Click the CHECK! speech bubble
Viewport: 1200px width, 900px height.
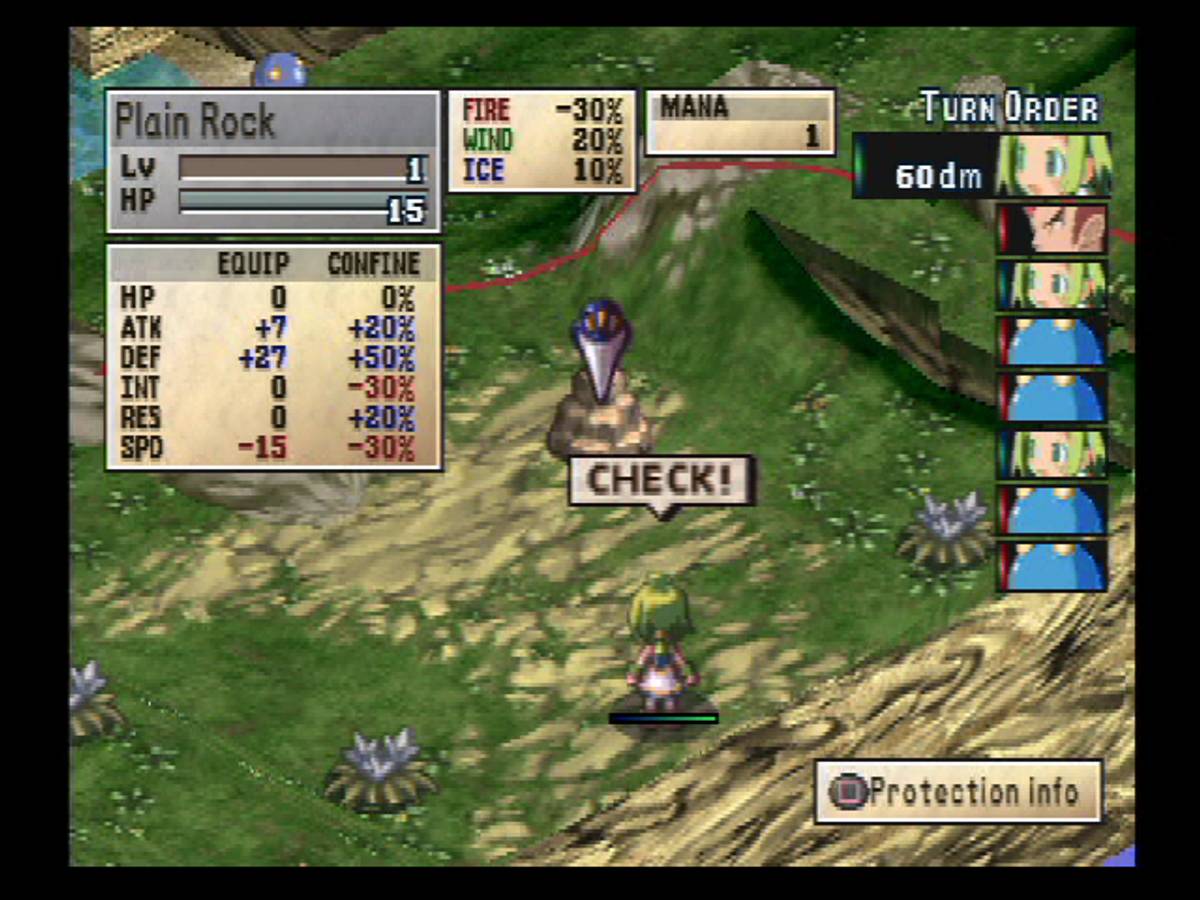(x=661, y=481)
